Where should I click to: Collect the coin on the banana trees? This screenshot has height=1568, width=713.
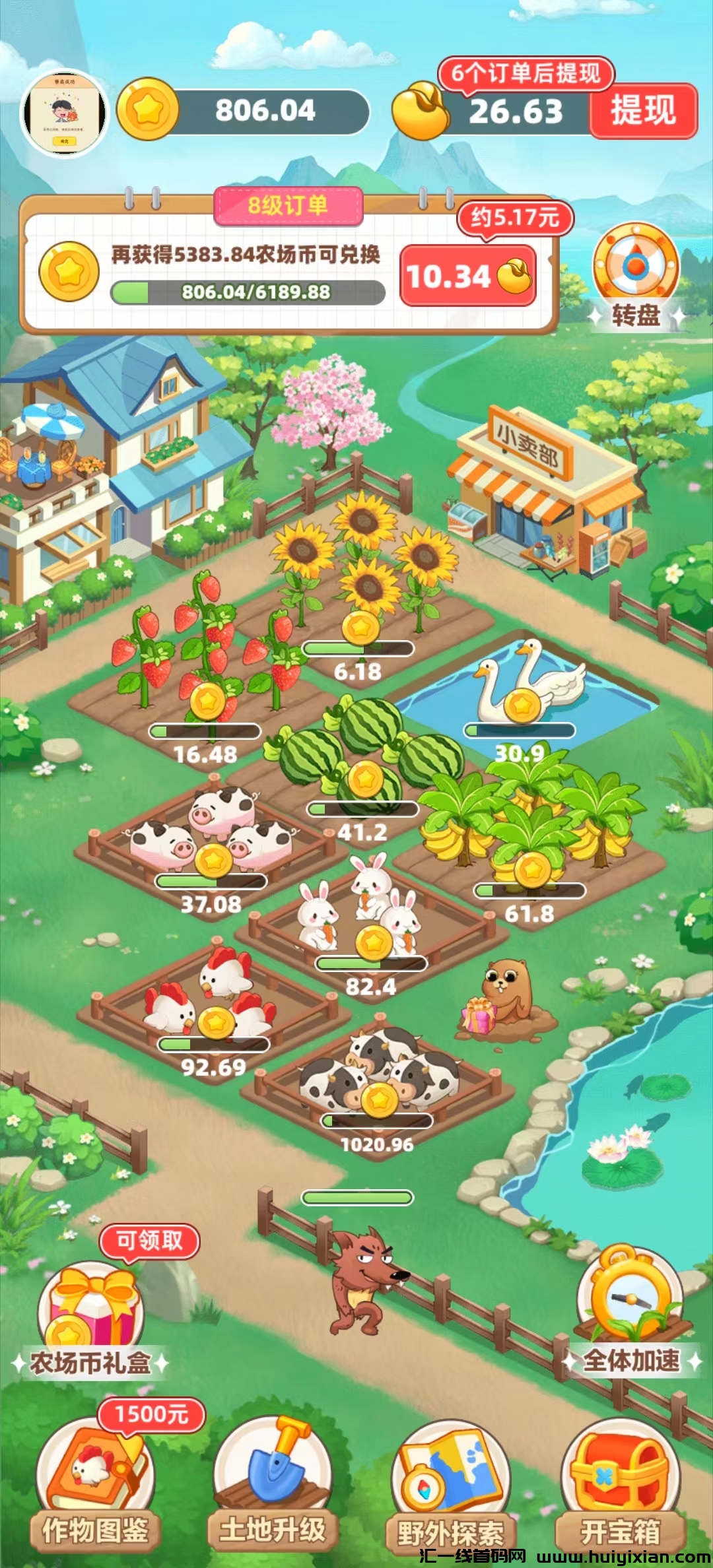[x=532, y=871]
